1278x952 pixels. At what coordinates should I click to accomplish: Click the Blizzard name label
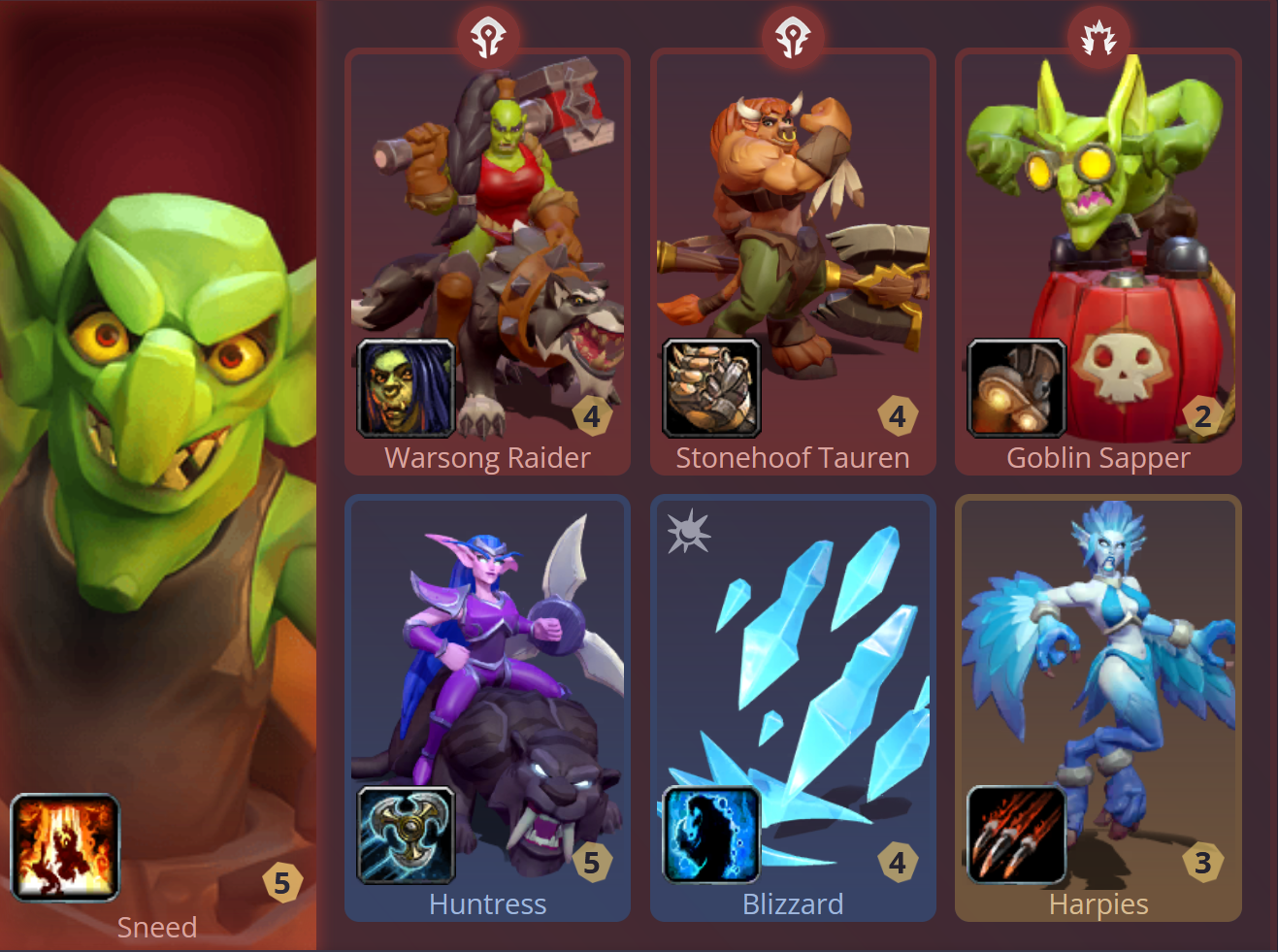pos(793,903)
